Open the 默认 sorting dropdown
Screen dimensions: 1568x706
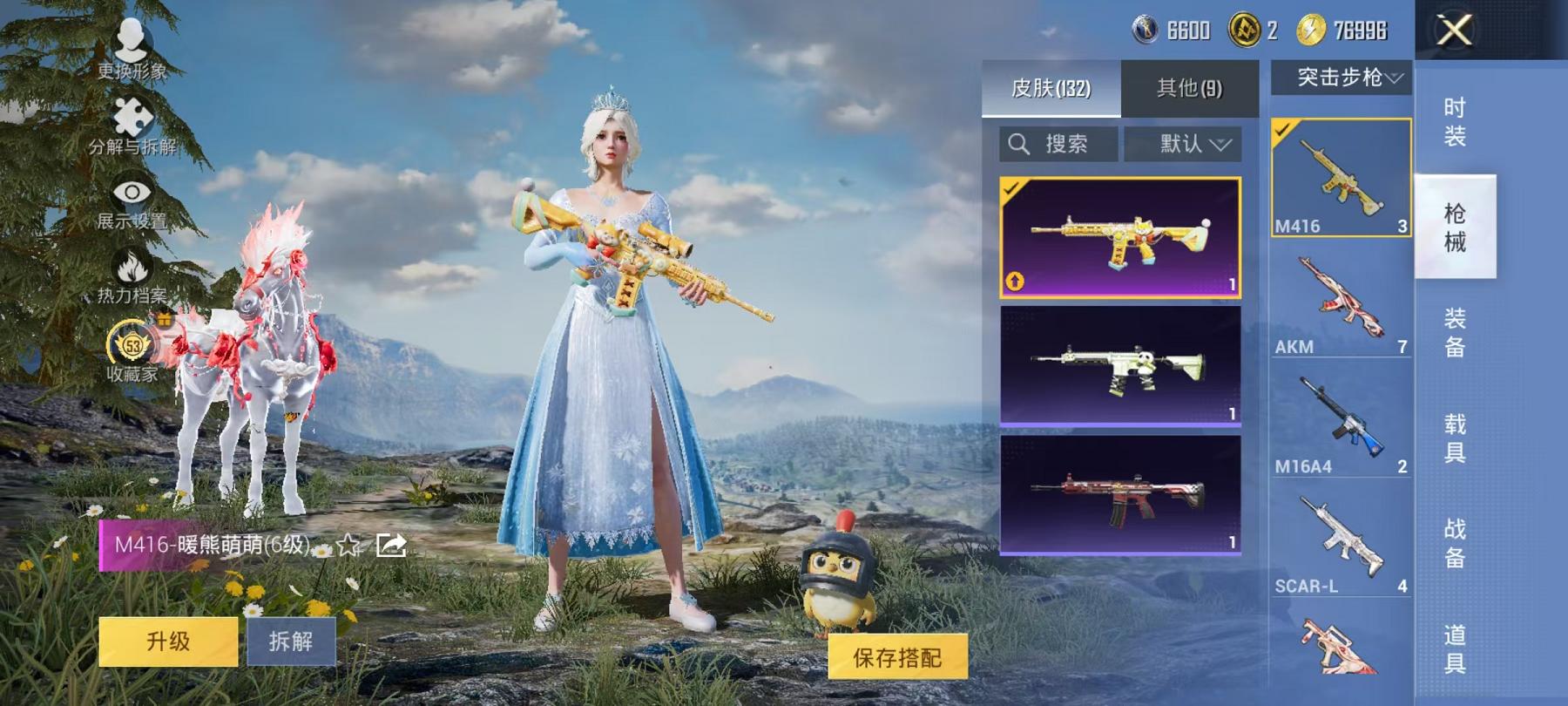click(x=1184, y=144)
